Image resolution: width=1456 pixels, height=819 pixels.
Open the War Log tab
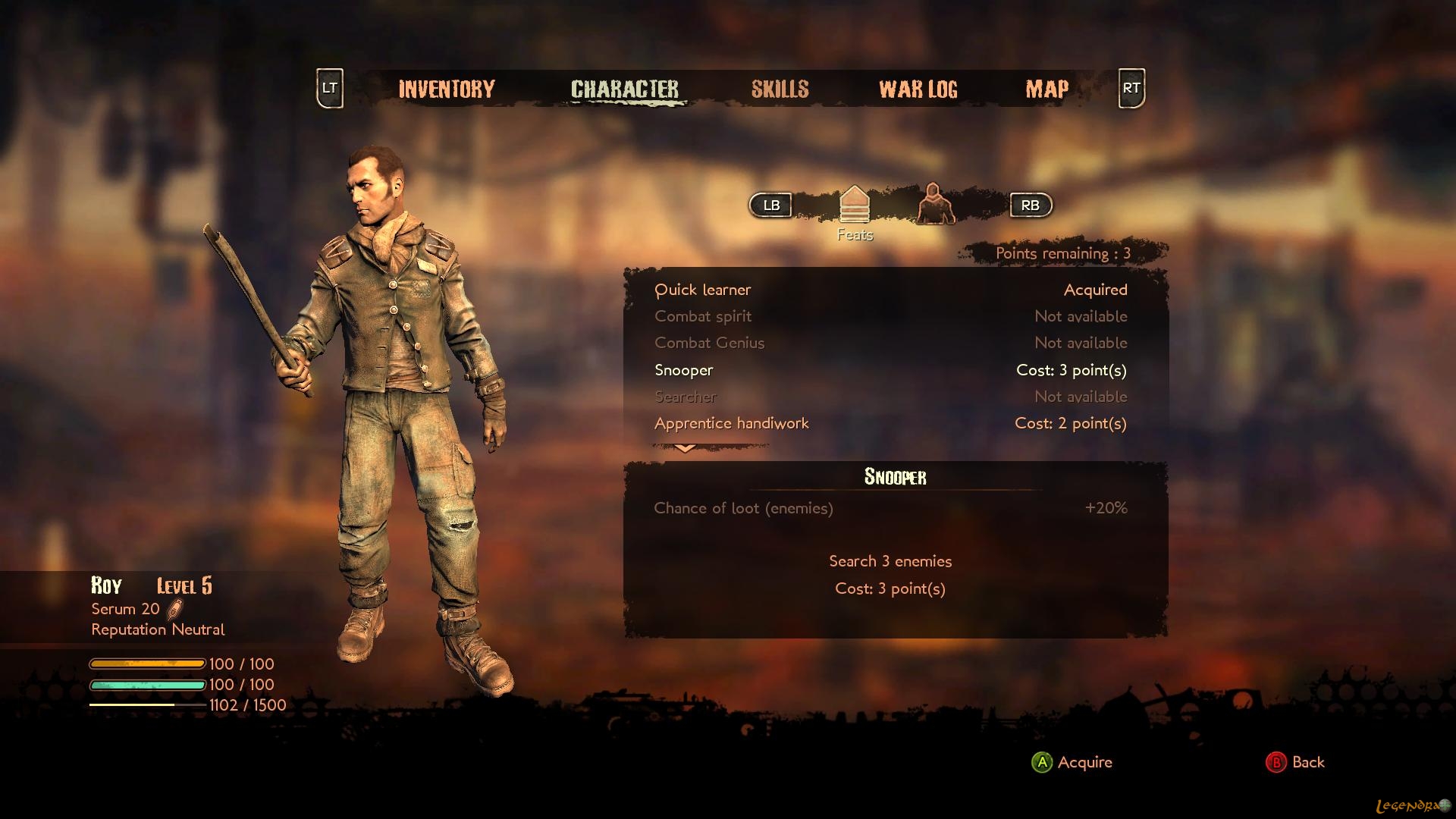(918, 89)
